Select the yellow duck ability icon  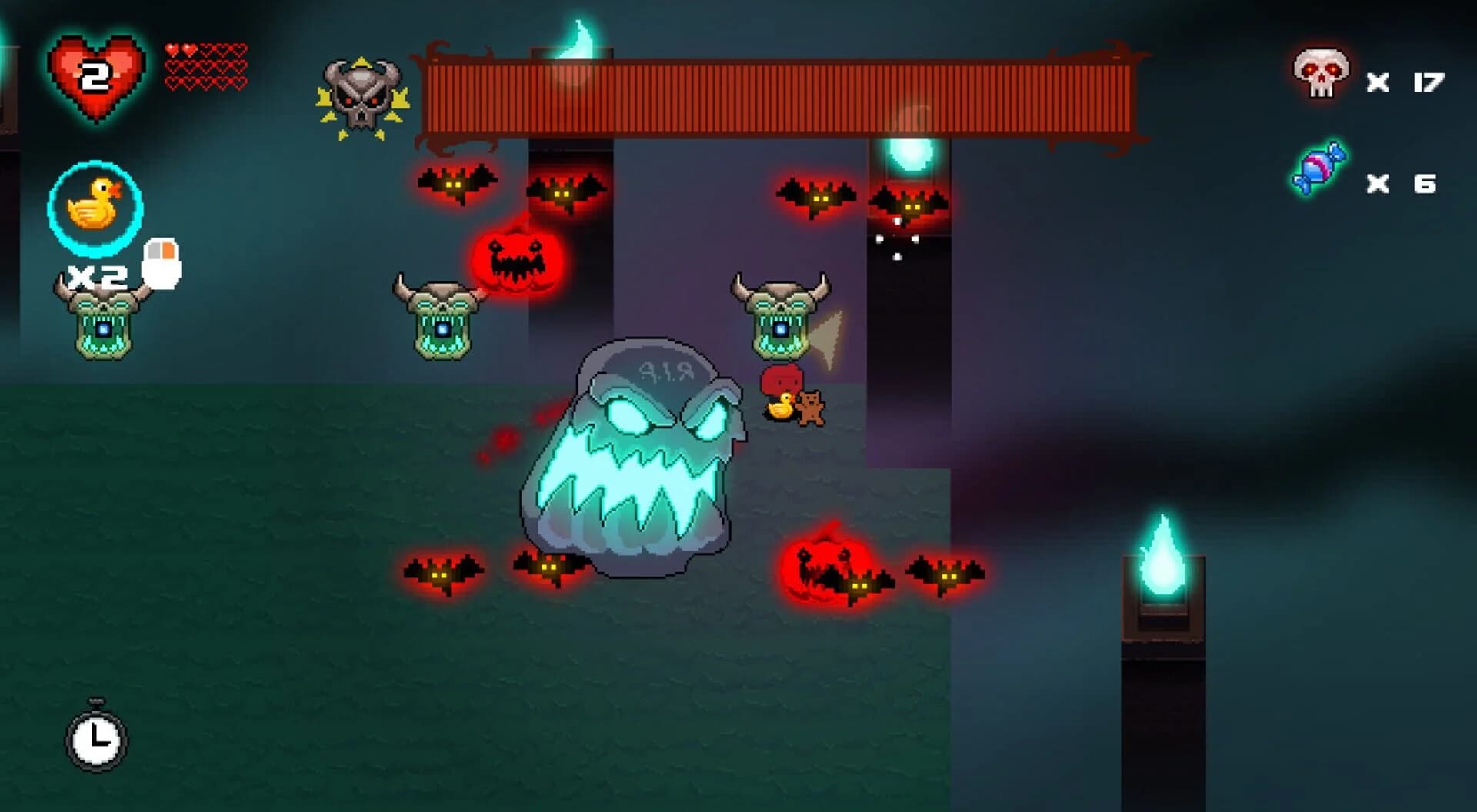tap(94, 206)
